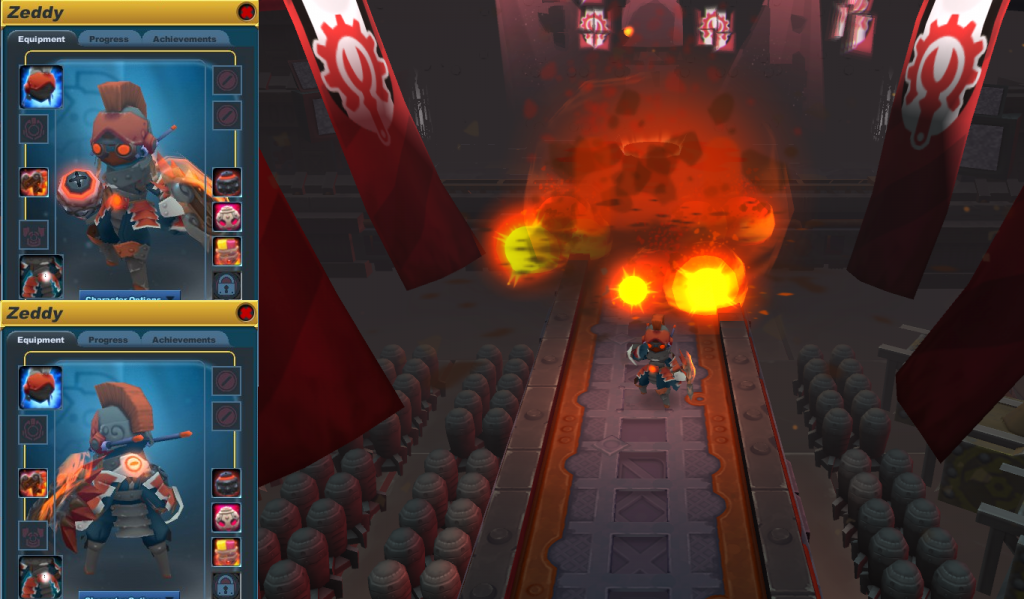Viewport: 1024px width, 599px height.
Task: Choose the yellow-pink block item in lower window
Action: [227, 551]
